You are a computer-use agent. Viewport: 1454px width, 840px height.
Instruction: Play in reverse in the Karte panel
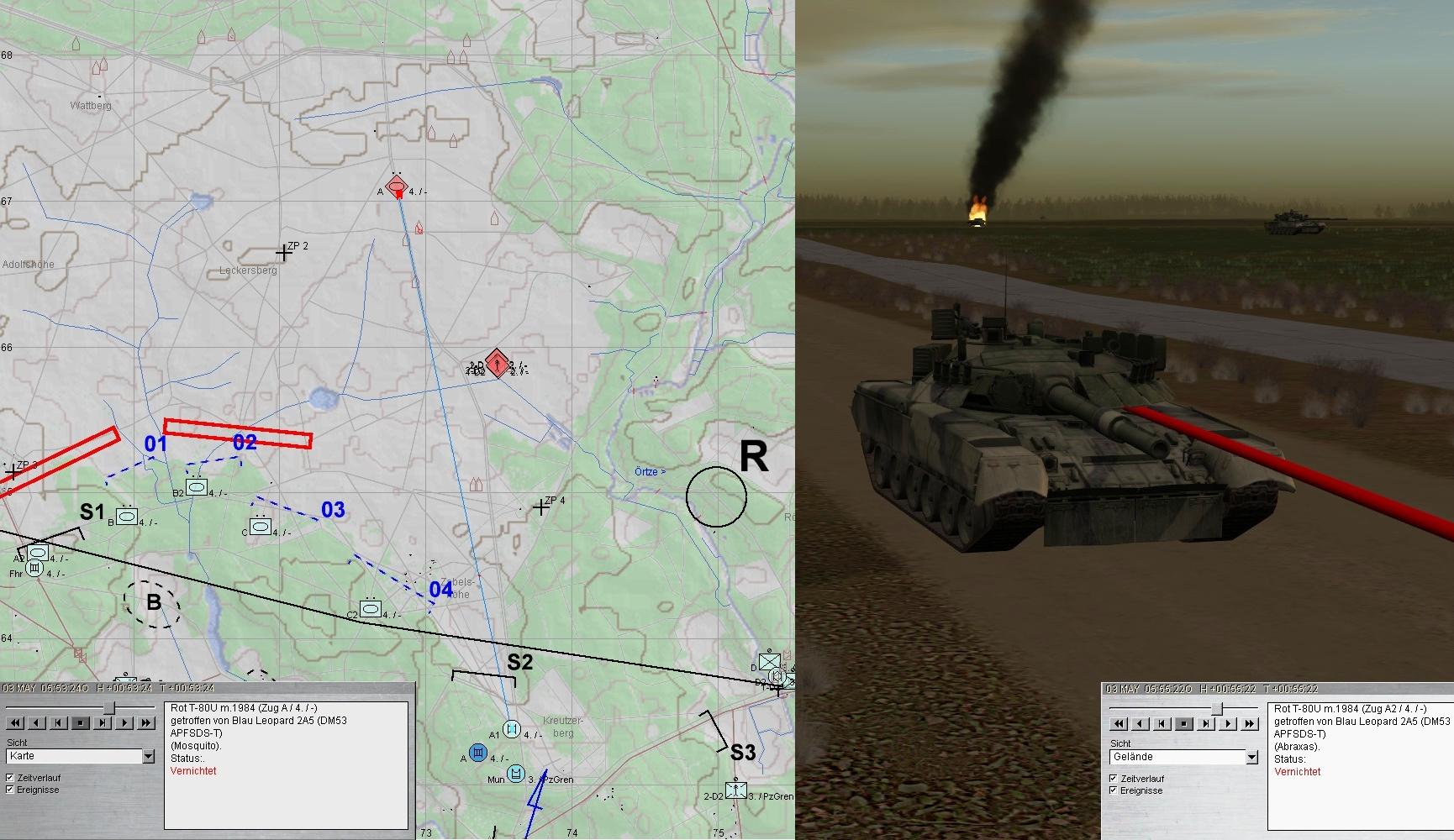tap(37, 722)
